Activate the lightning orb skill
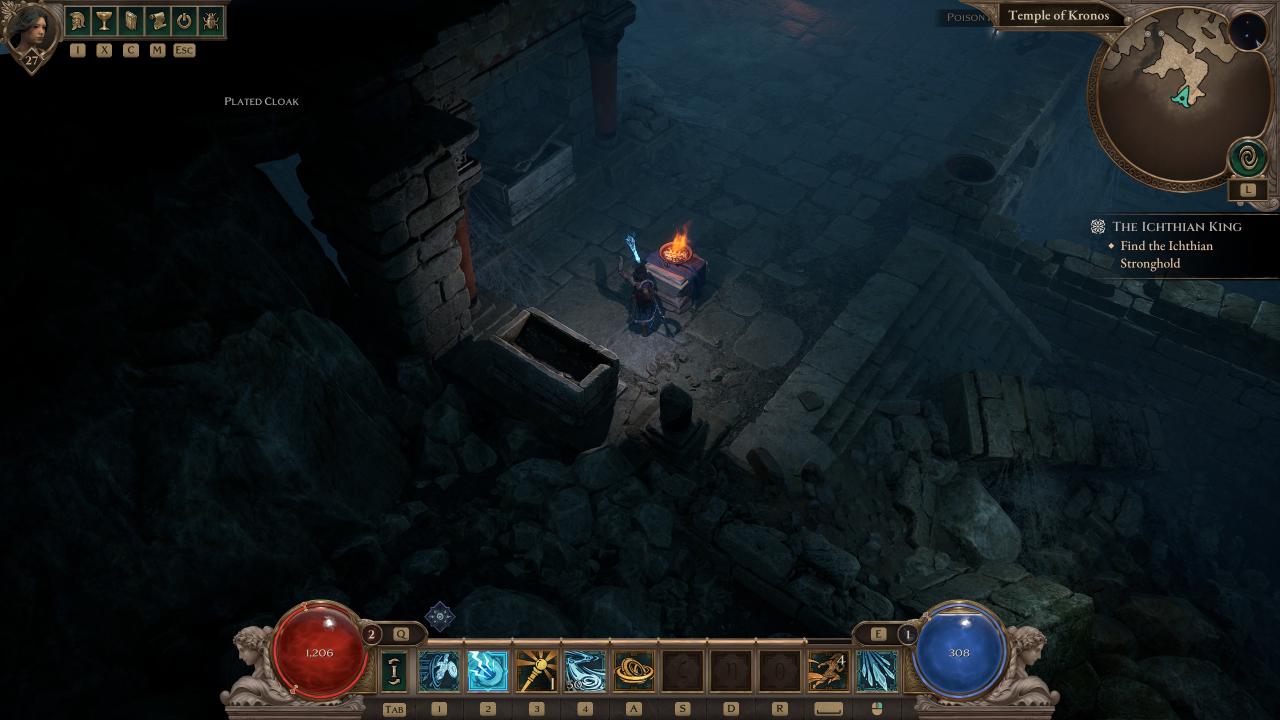The width and height of the screenshot is (1280, 720). [488, 671]
